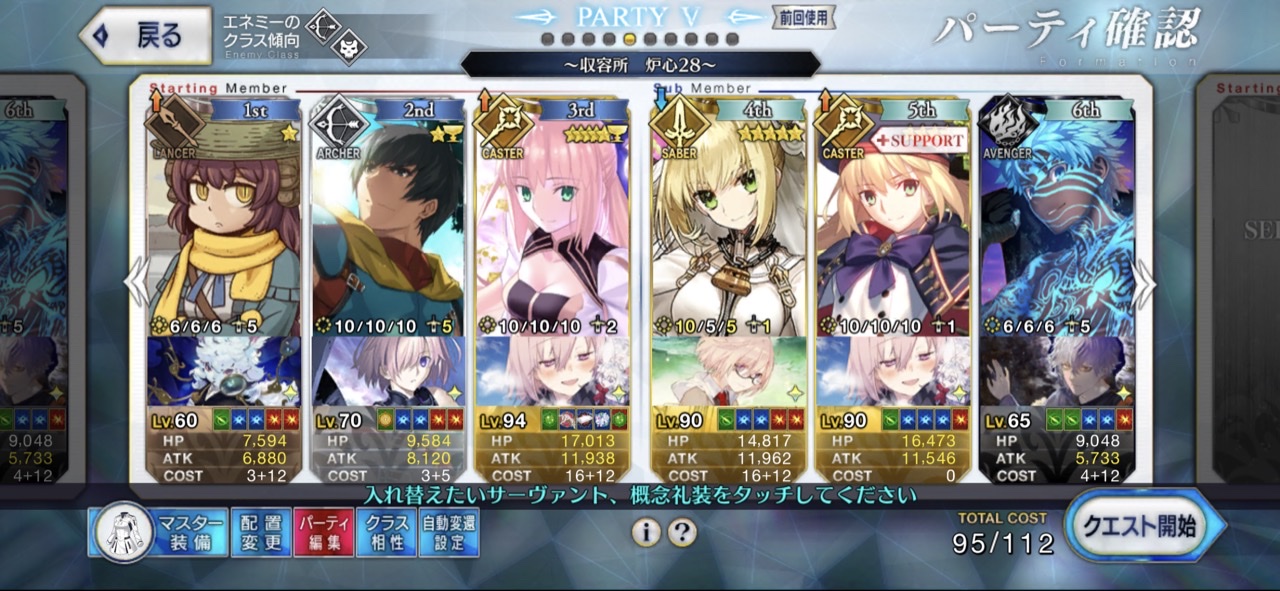Click the round info 'i' button
1280x591 pixels.
pos(646,533)
